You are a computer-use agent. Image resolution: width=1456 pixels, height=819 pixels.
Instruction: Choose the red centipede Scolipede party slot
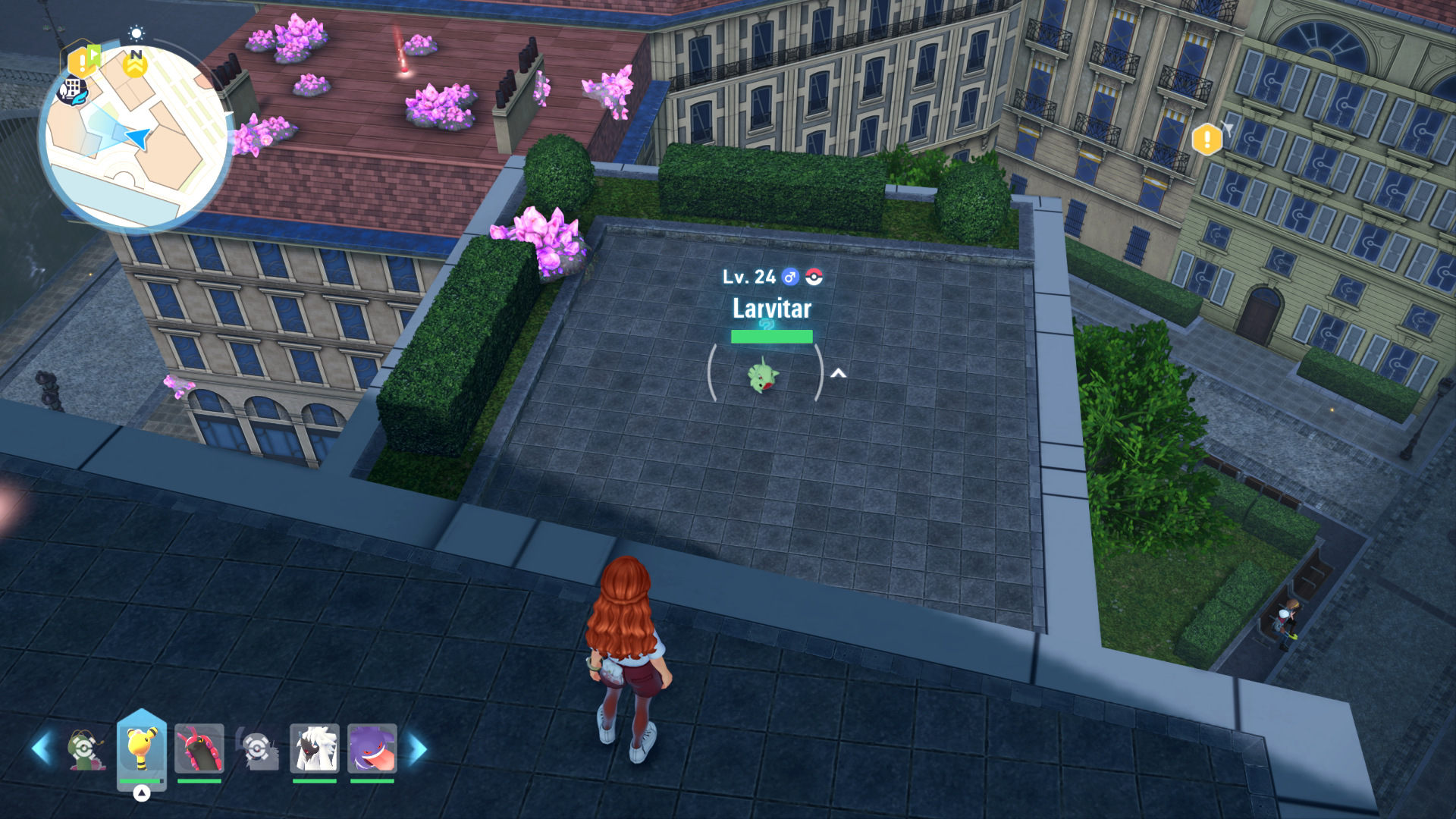(199, 748)
